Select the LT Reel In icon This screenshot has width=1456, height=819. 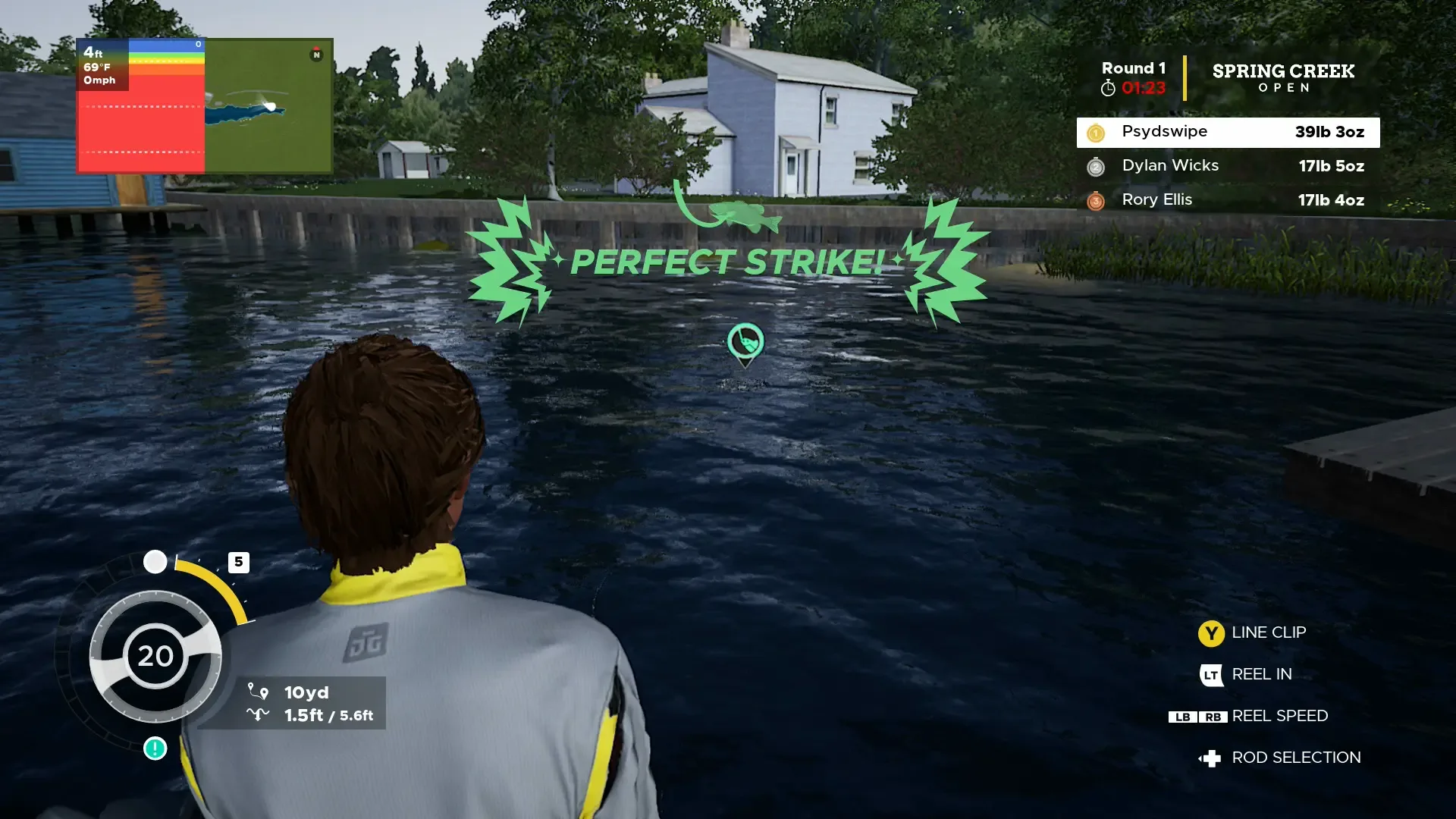pyautogui.click(x=1211, y=675)
